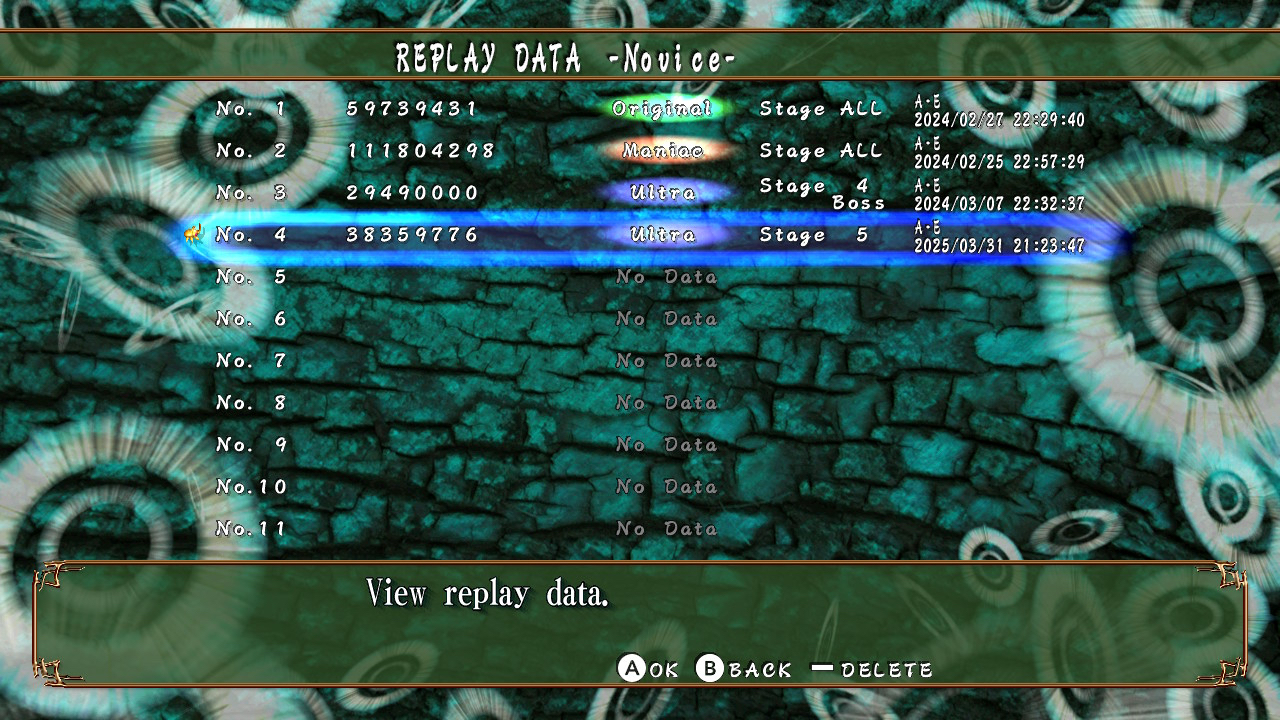The width and height of the screenshot is (1280, 720).
Task: Select empty replay slot No. 5
Action: point(650,277)
